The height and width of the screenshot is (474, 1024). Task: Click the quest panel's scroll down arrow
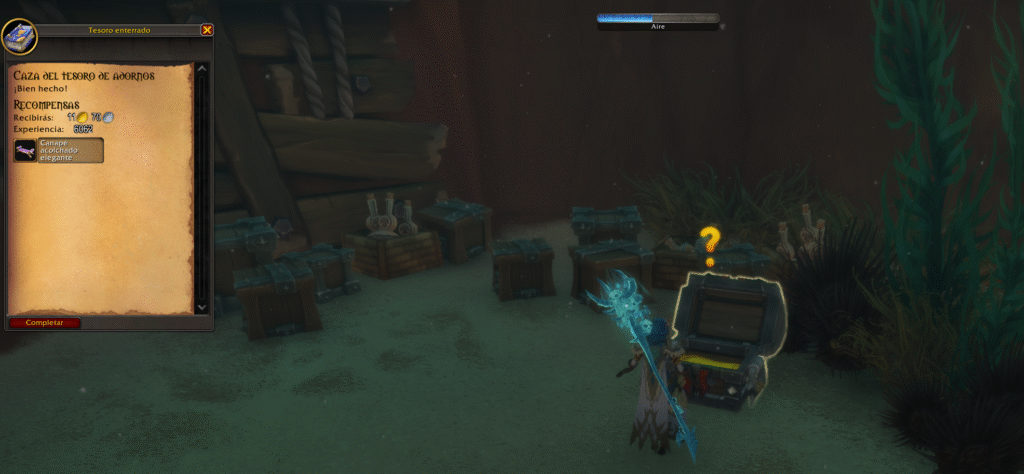pyautogui.click(x=202, y=307)
